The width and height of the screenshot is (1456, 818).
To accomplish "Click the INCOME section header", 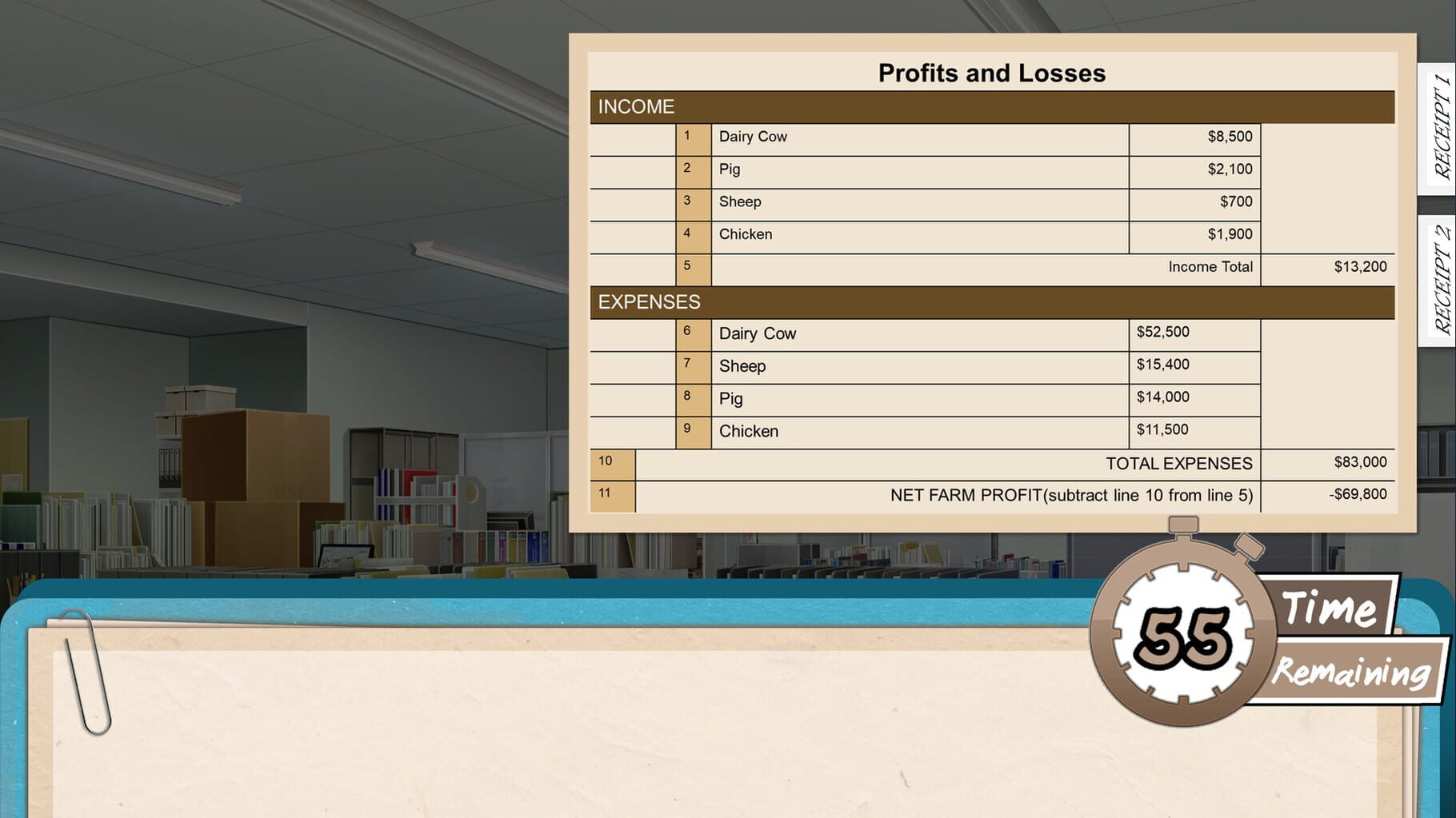I will pos(636,106).
